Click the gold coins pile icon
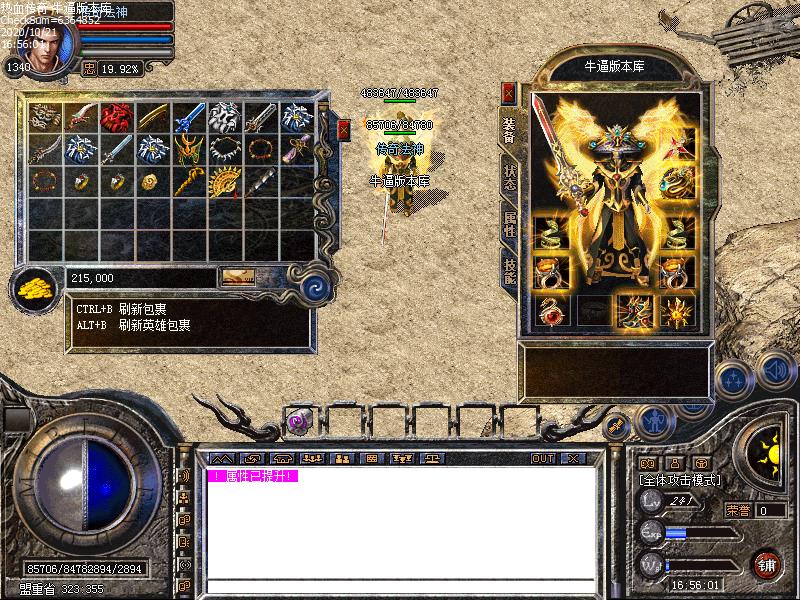Screen dimensions: 800x600 pos(36,290)
